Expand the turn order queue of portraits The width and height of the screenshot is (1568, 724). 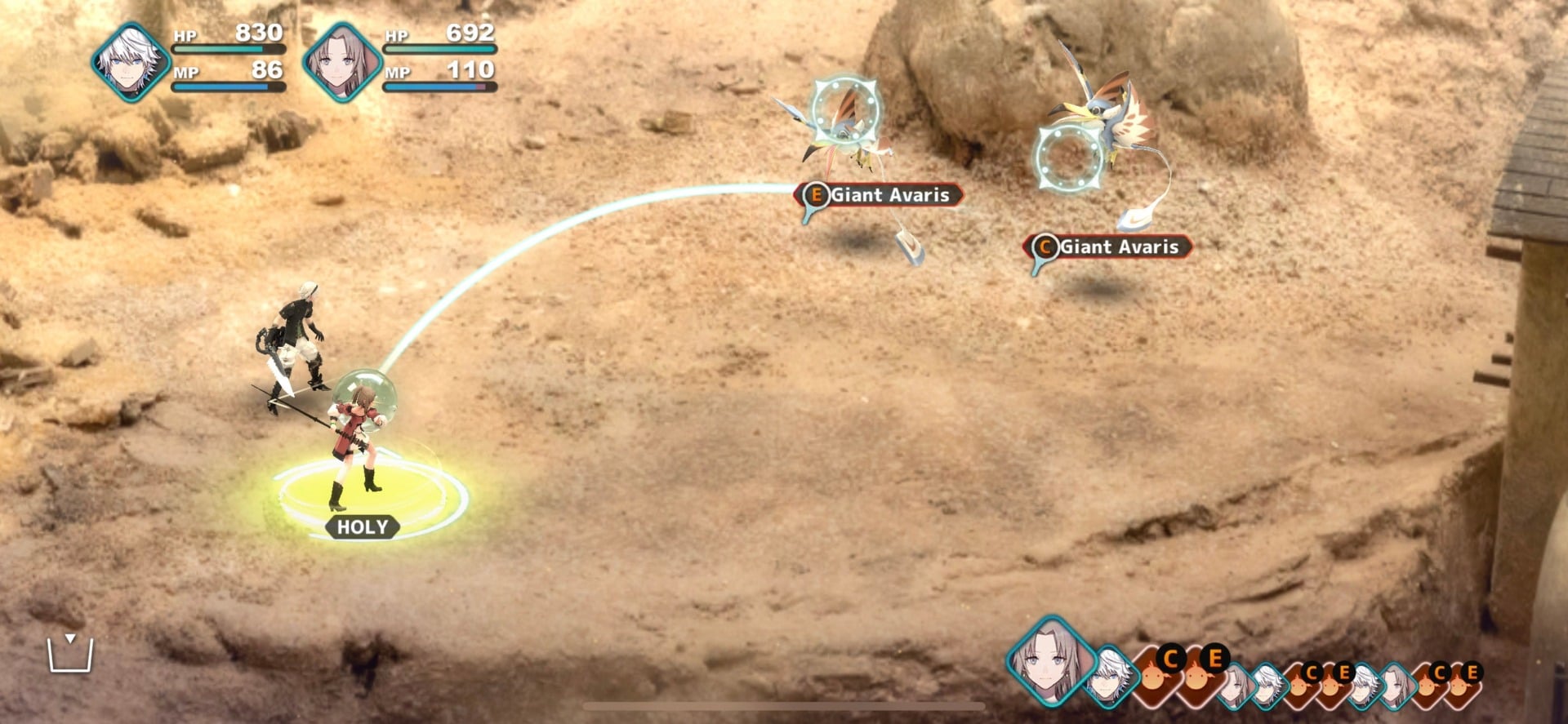(1266, 673)
